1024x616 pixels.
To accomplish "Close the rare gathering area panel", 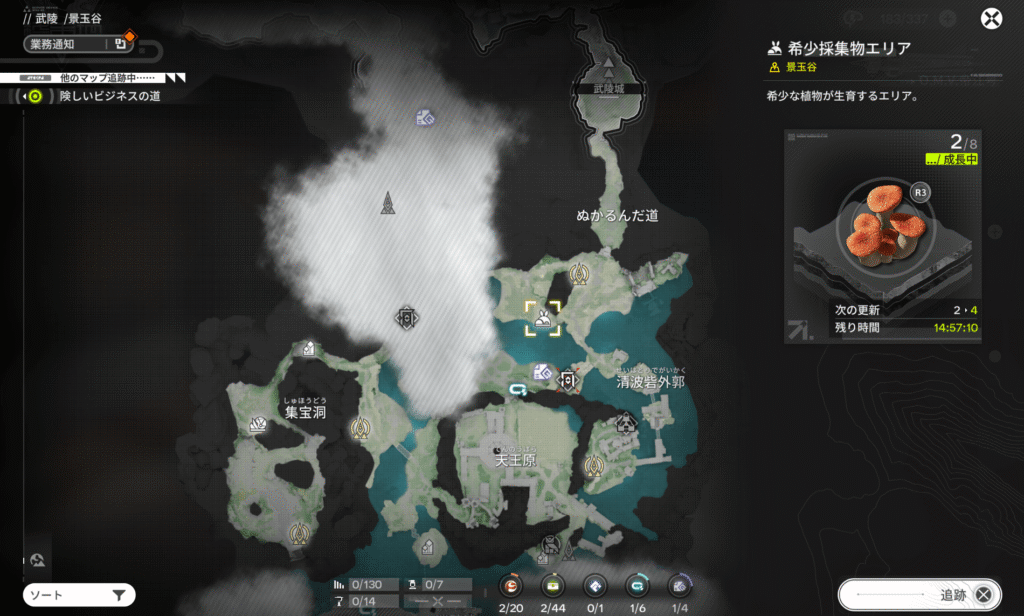I will pos(990,19).
